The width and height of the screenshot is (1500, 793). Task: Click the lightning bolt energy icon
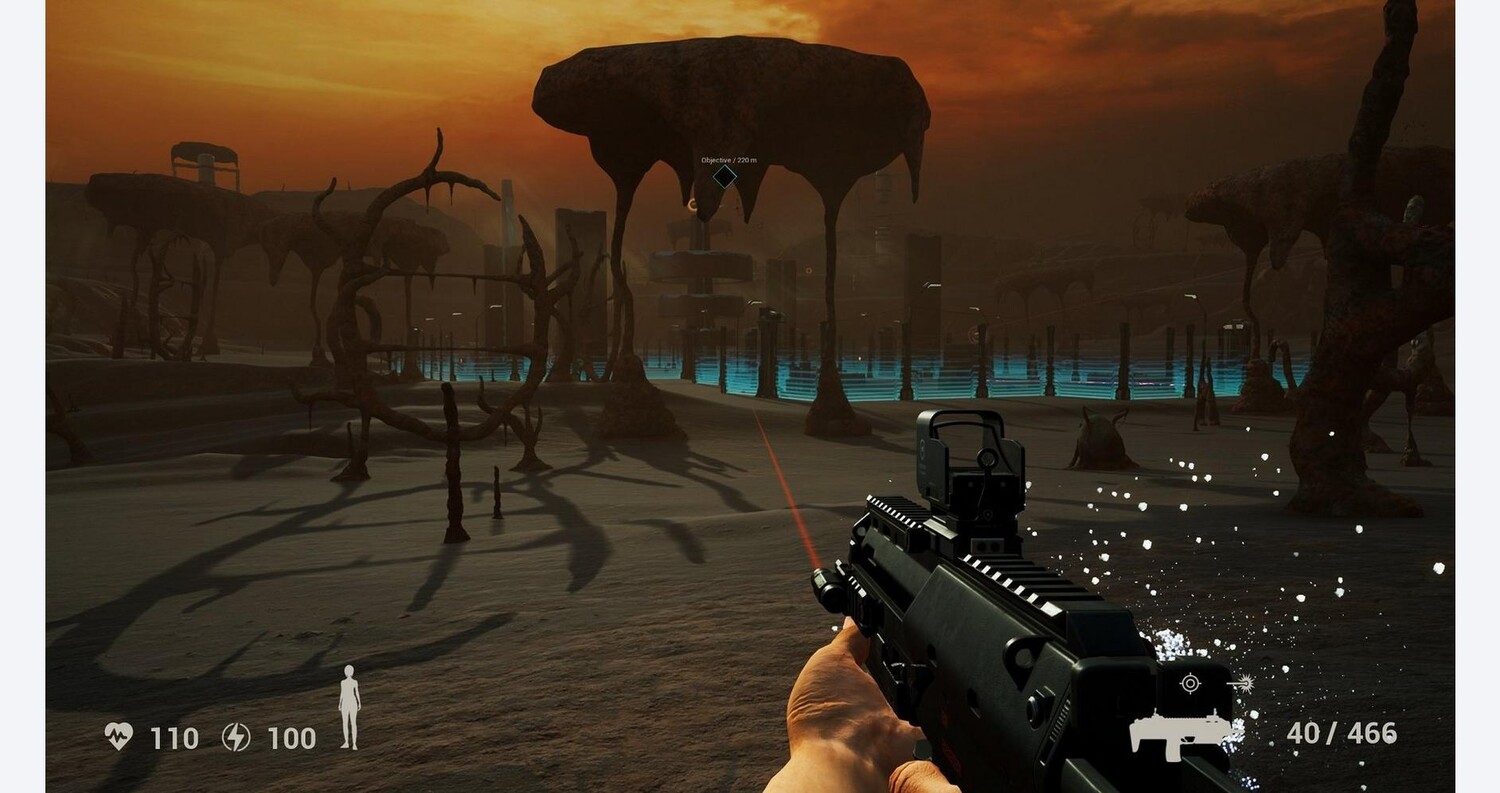(236, 737)
